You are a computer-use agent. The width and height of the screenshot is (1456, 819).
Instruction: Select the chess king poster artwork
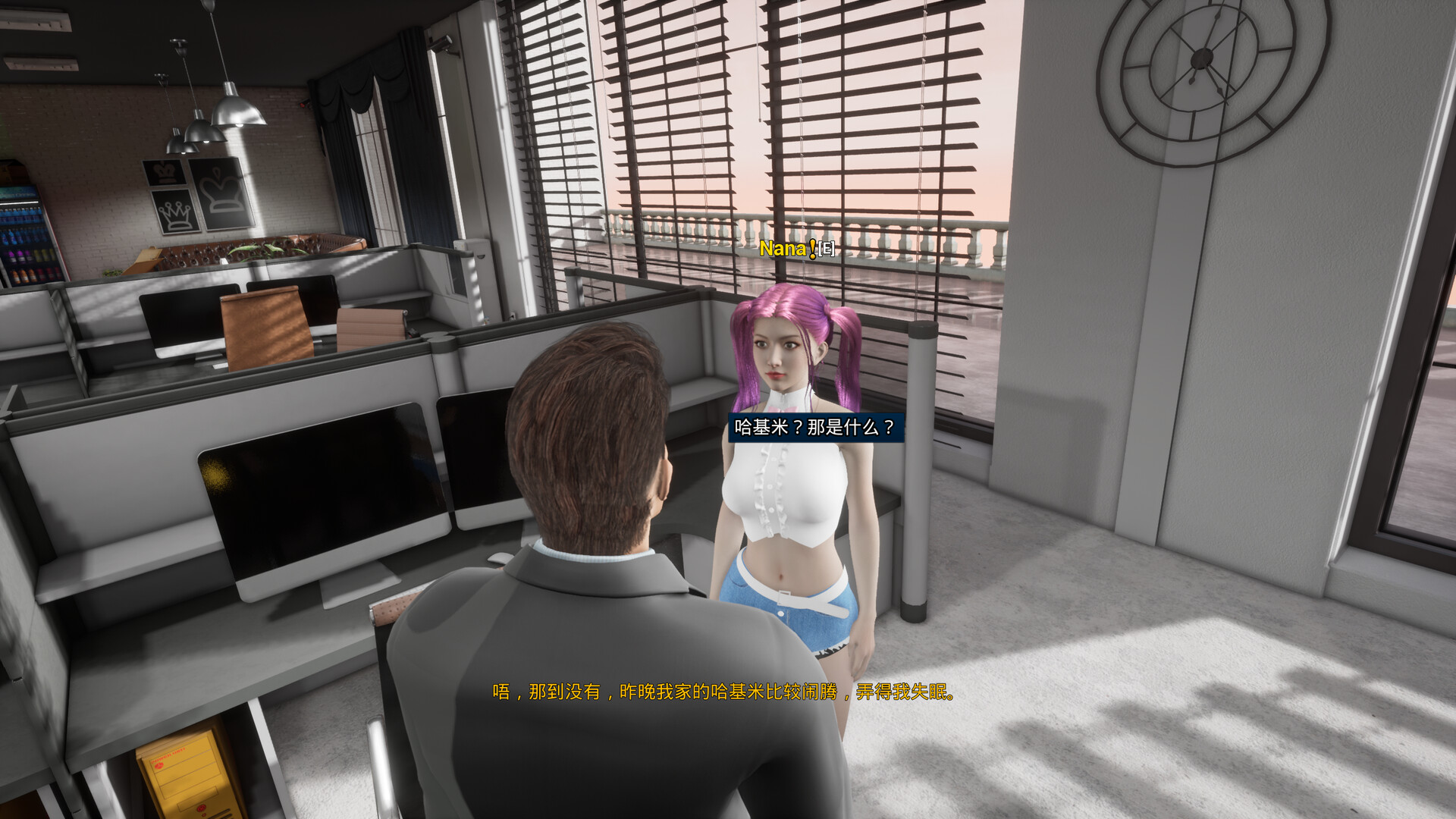coord(163,173)
